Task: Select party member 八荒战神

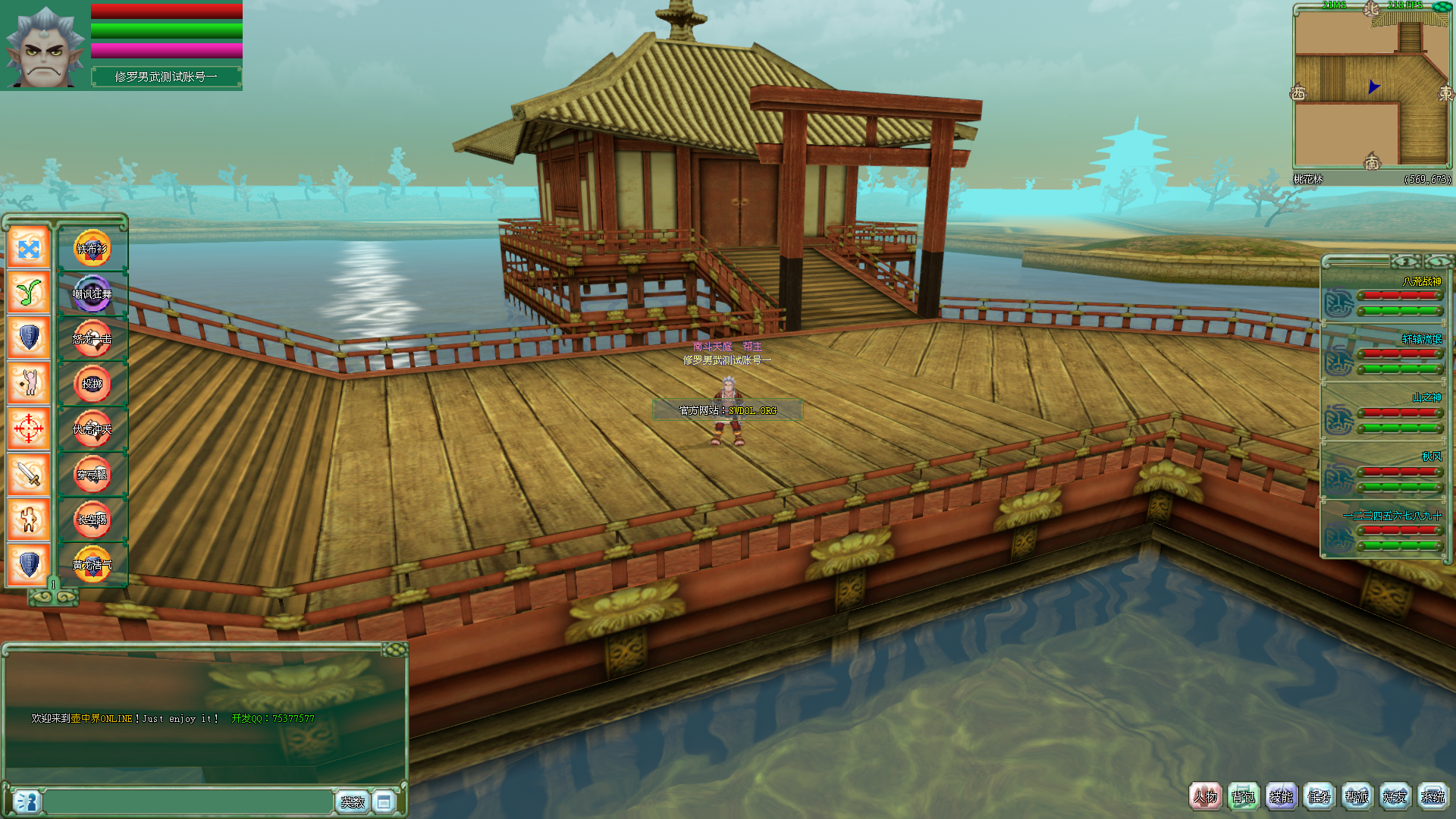Action: tap(1383, 297)
